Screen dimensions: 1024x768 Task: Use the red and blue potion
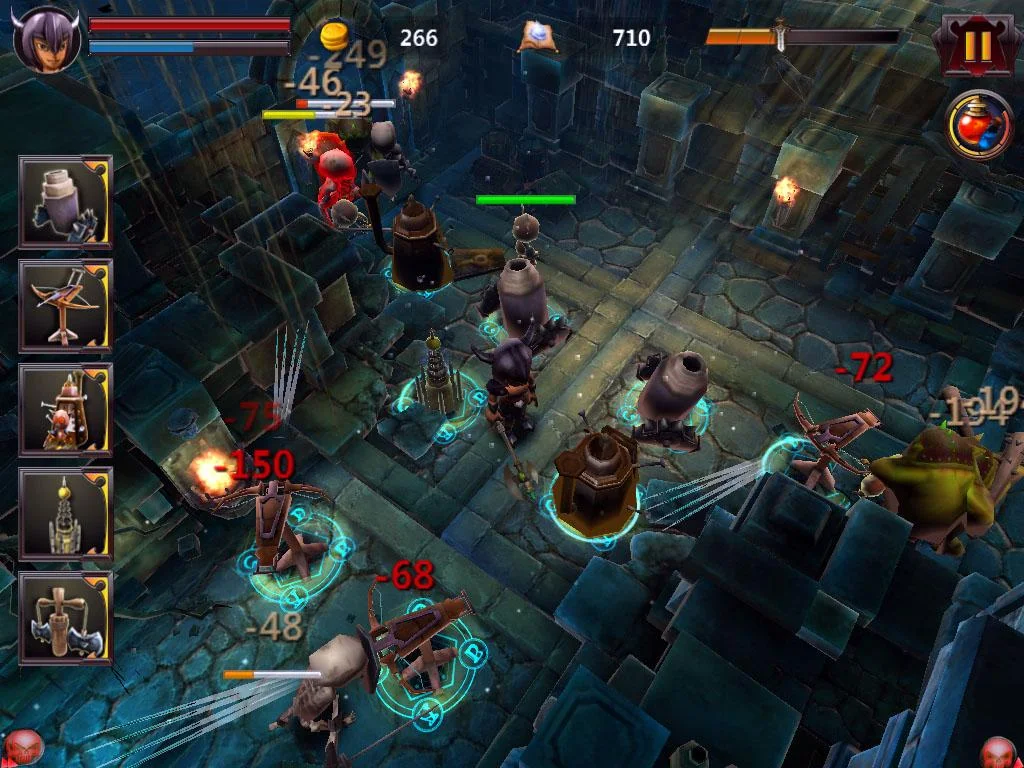[x=981, y=126]
